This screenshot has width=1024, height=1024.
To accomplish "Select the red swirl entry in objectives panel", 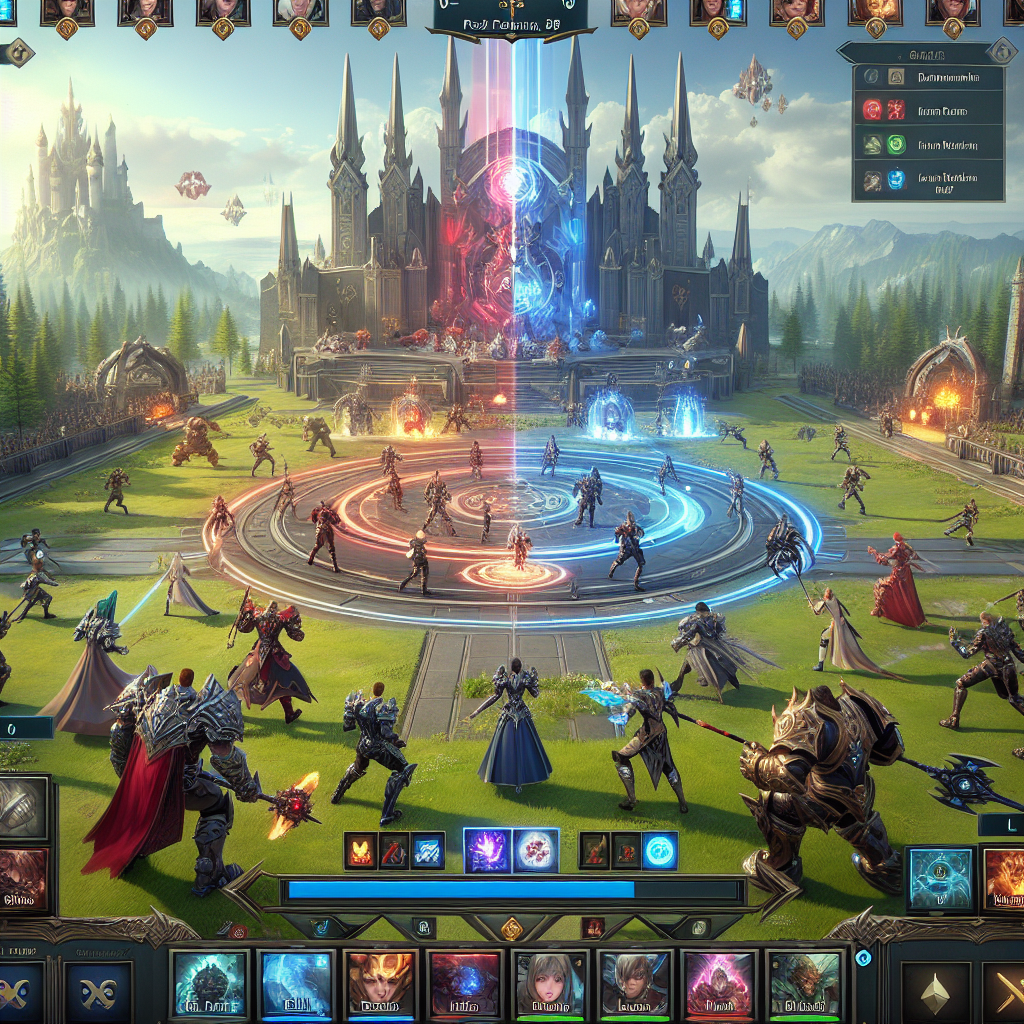I will pos(872,110).
